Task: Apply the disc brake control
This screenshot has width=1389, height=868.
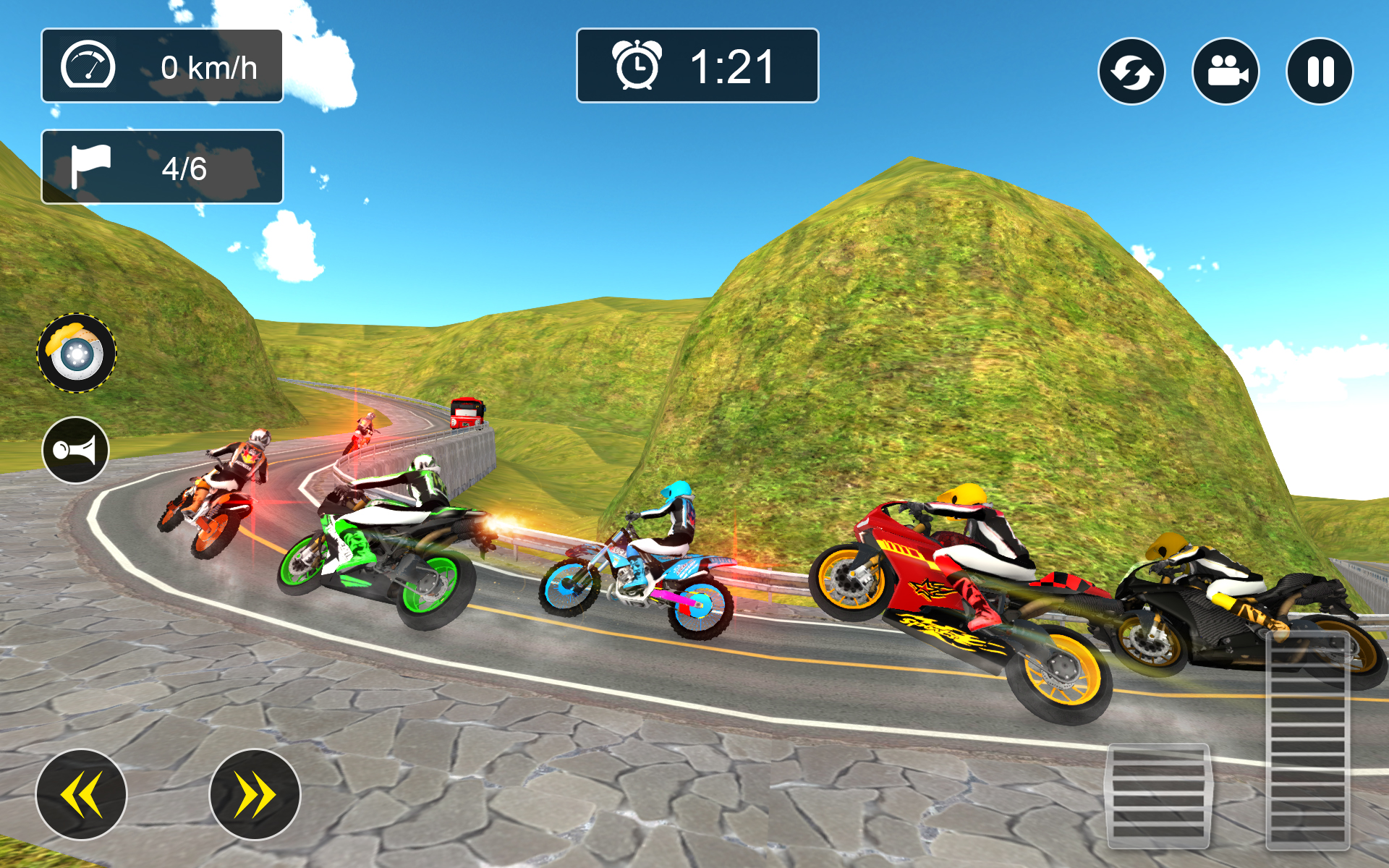Action: 77,352
